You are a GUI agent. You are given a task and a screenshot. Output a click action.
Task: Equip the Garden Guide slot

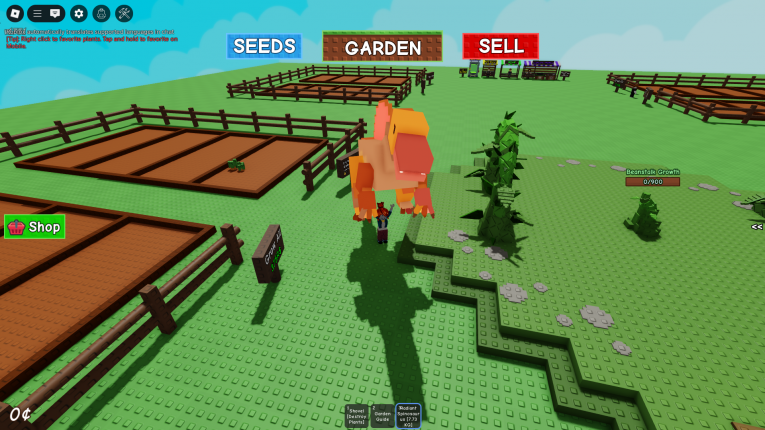[382, 416]
